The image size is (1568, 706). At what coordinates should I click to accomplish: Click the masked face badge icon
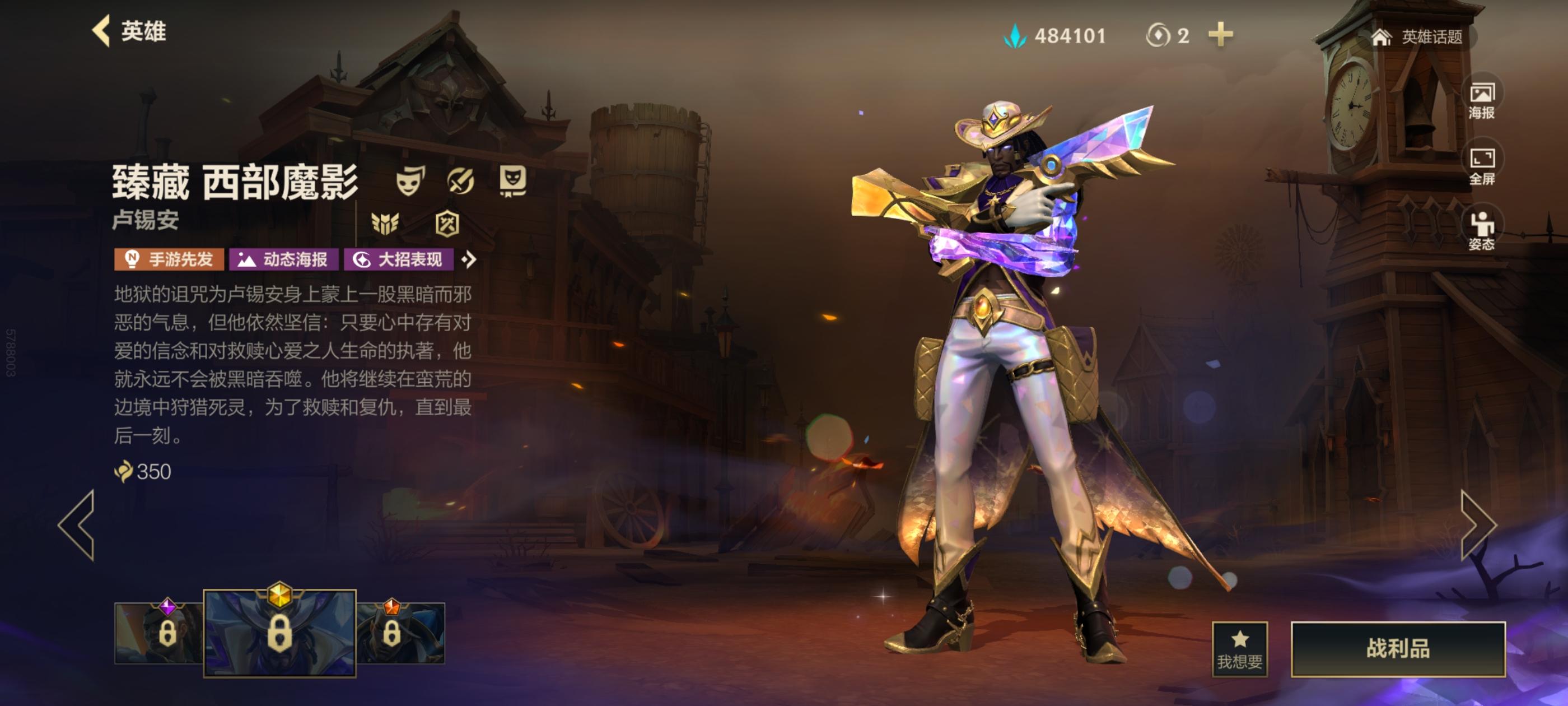click(512, 181)
